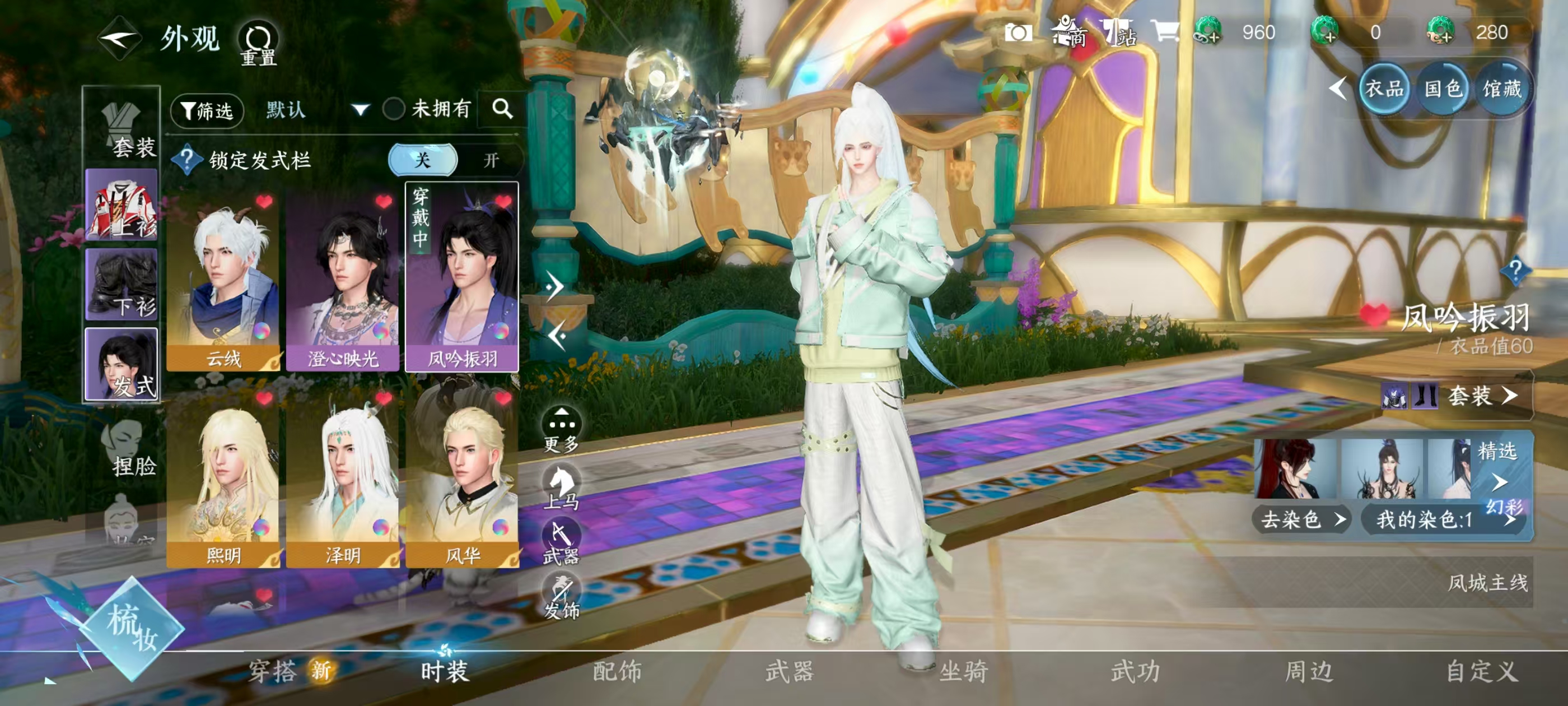Viewport: 1568px width, 706px height.
Task: Open the 捏脸 face customization category
Action: tap(125, 448)
